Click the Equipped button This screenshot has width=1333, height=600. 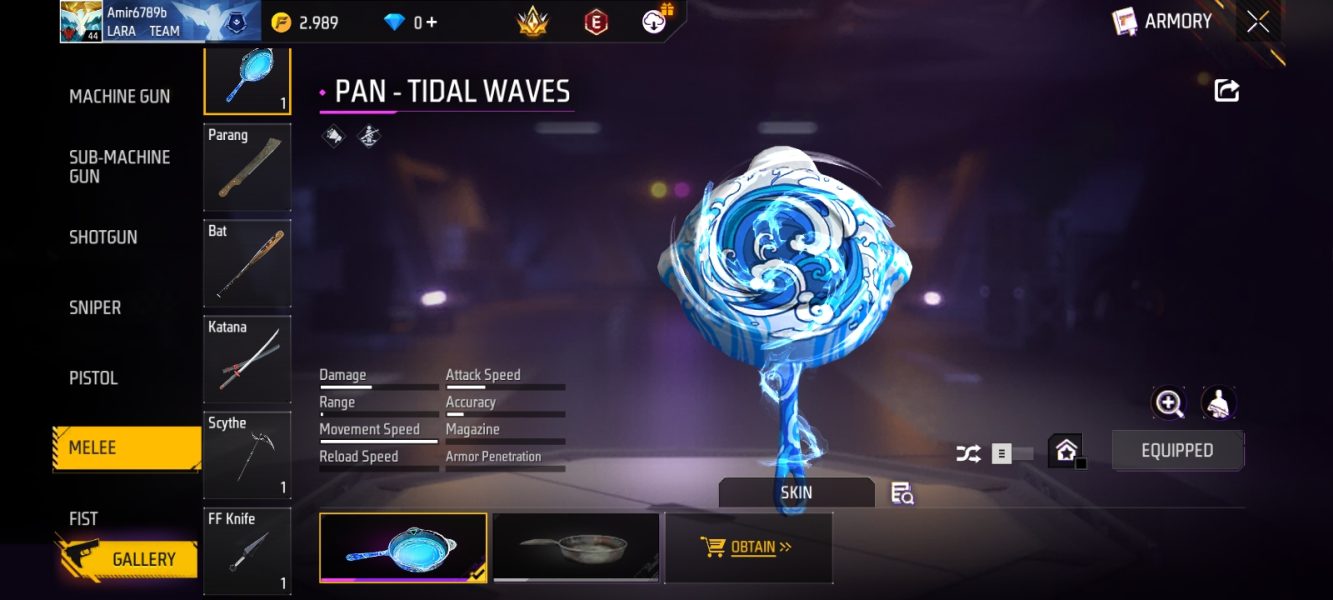point(1177,451)
